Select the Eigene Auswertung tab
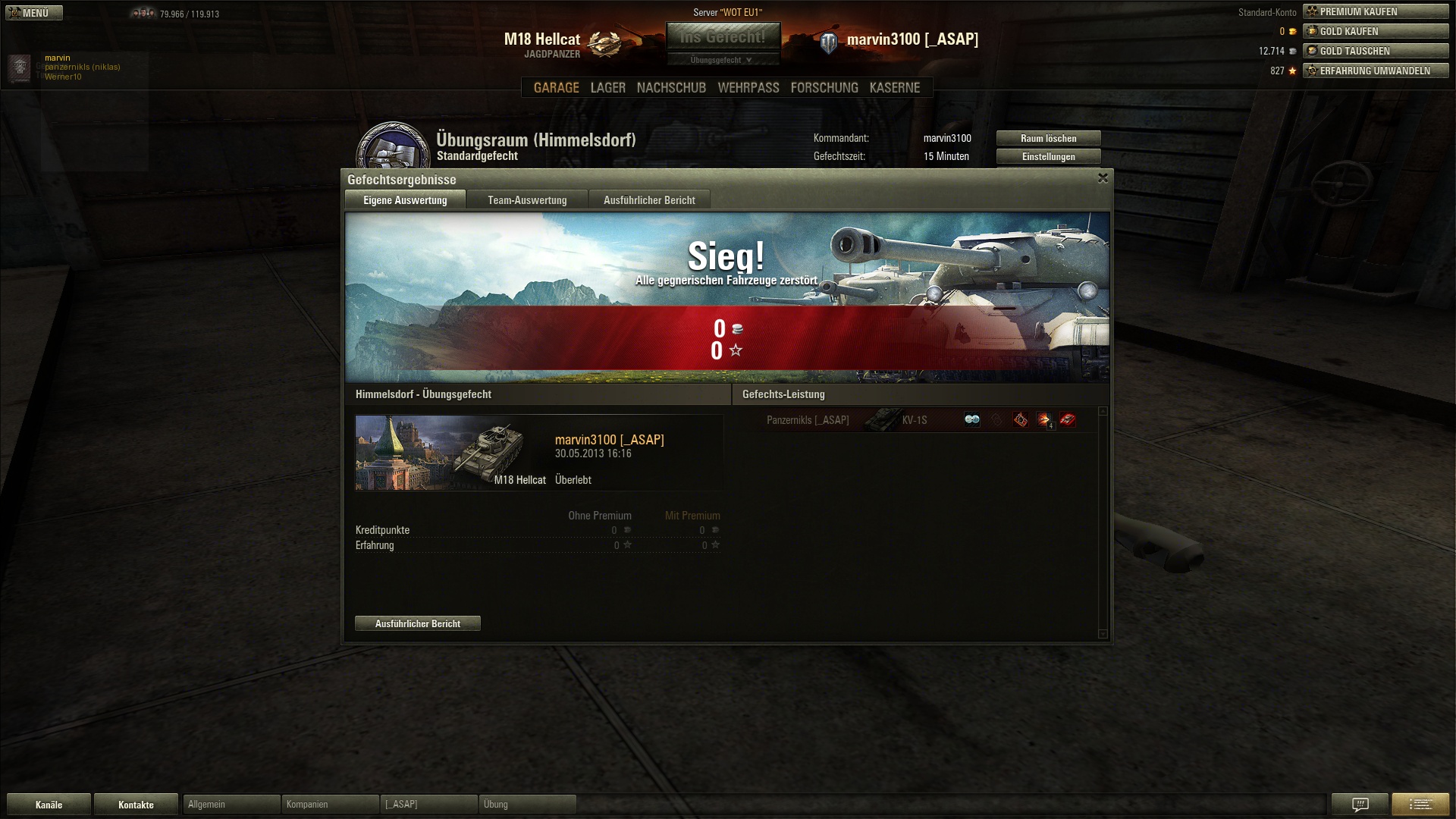The width and height of the screenshot is (1456, 819). (405, 200)
